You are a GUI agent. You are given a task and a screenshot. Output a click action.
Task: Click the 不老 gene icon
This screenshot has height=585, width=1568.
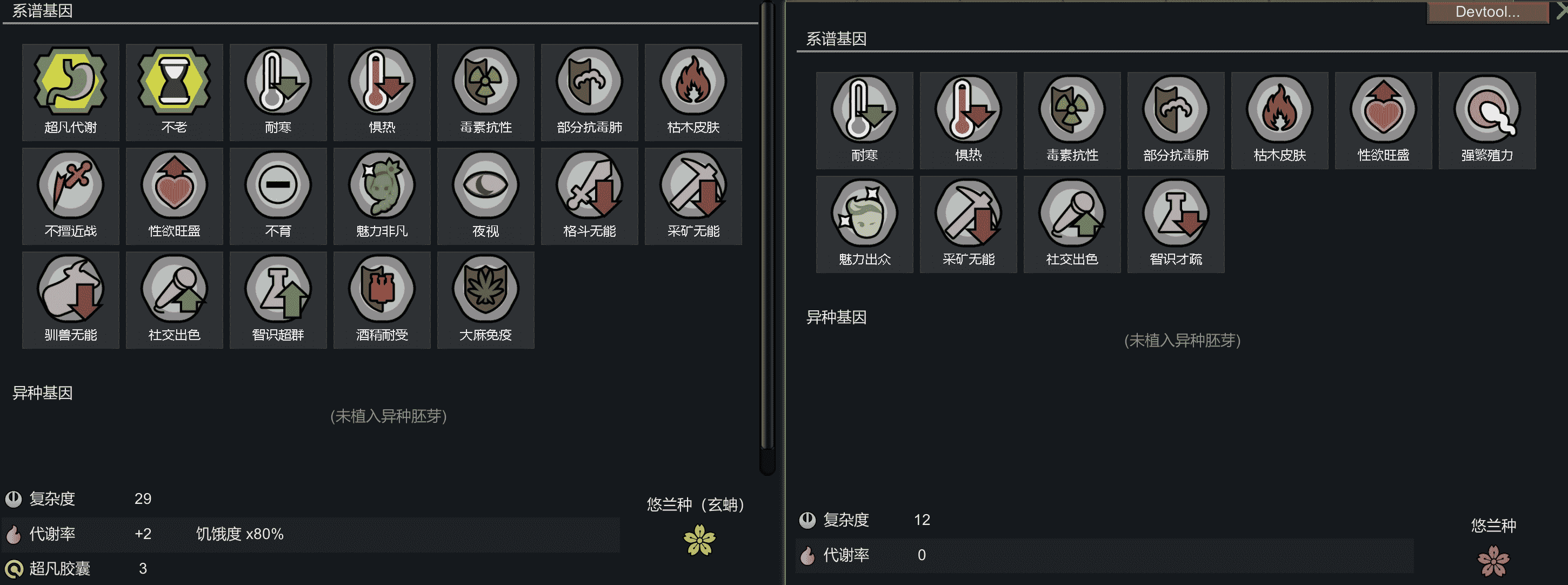pos(174,91)
